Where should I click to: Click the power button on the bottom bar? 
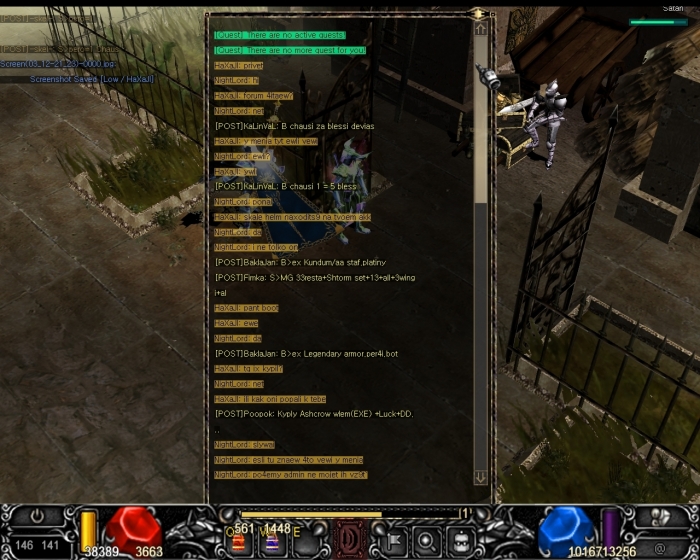37,518
